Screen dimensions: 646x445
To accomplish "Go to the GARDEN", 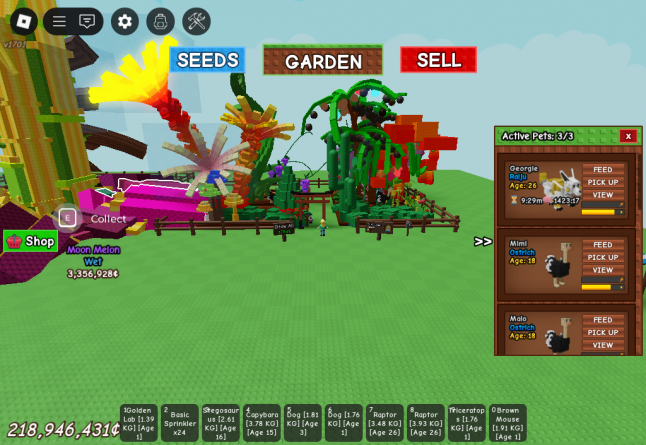I will 322,61.
